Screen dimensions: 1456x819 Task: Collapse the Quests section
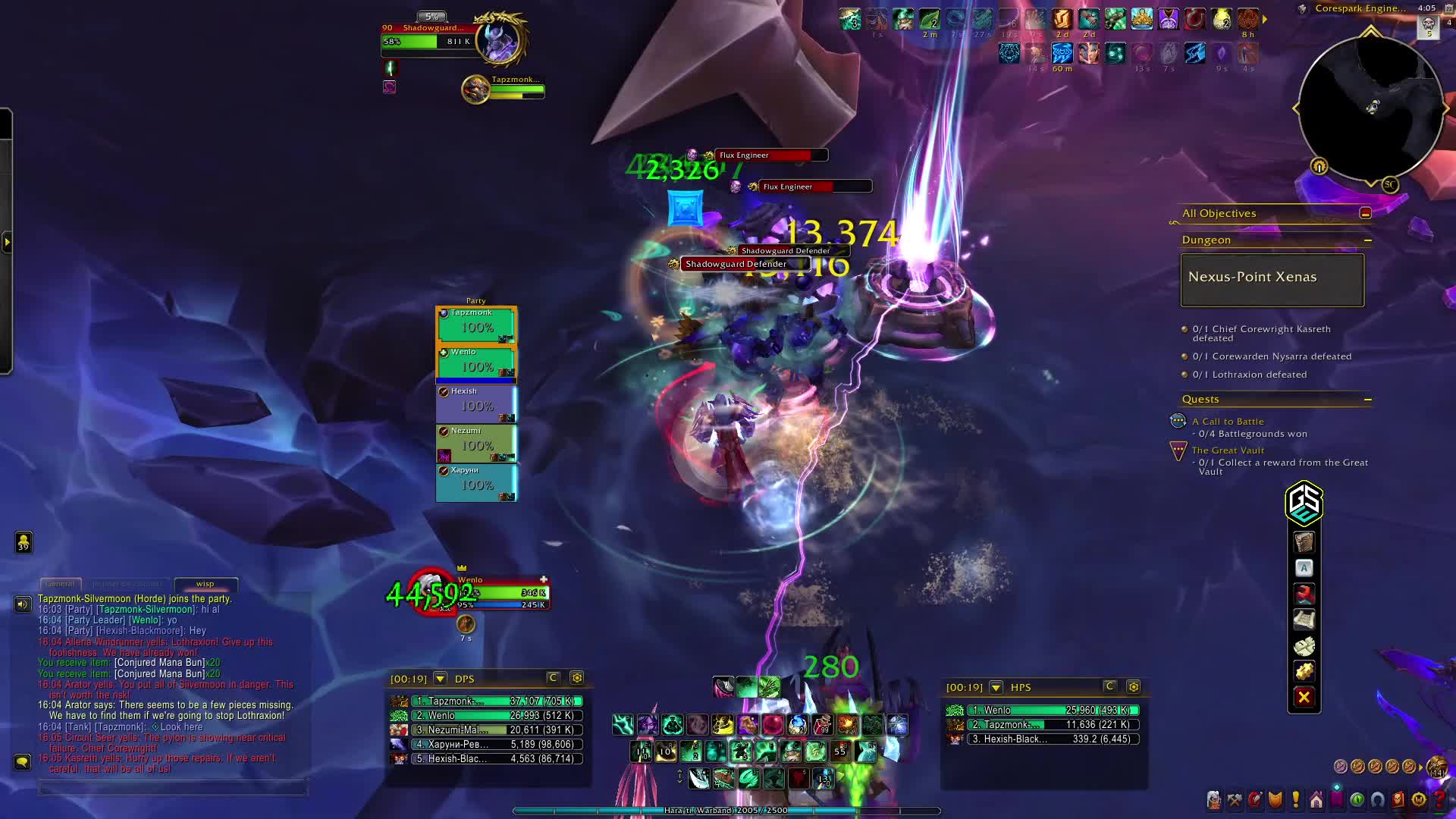tap(1367, 400)
